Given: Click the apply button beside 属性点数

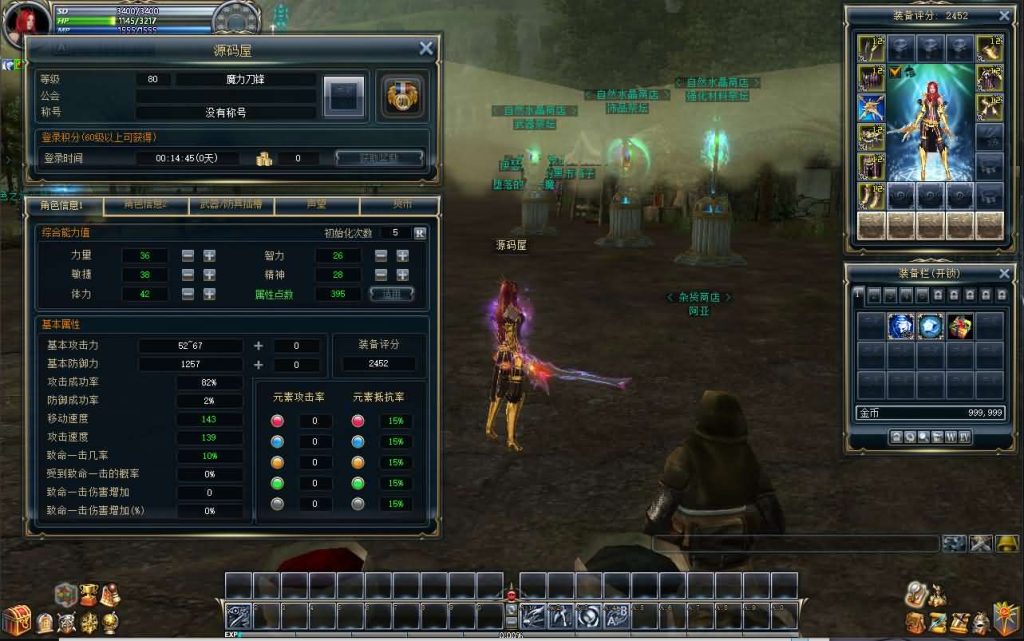Looking at the screenshot, I should 391,294.
